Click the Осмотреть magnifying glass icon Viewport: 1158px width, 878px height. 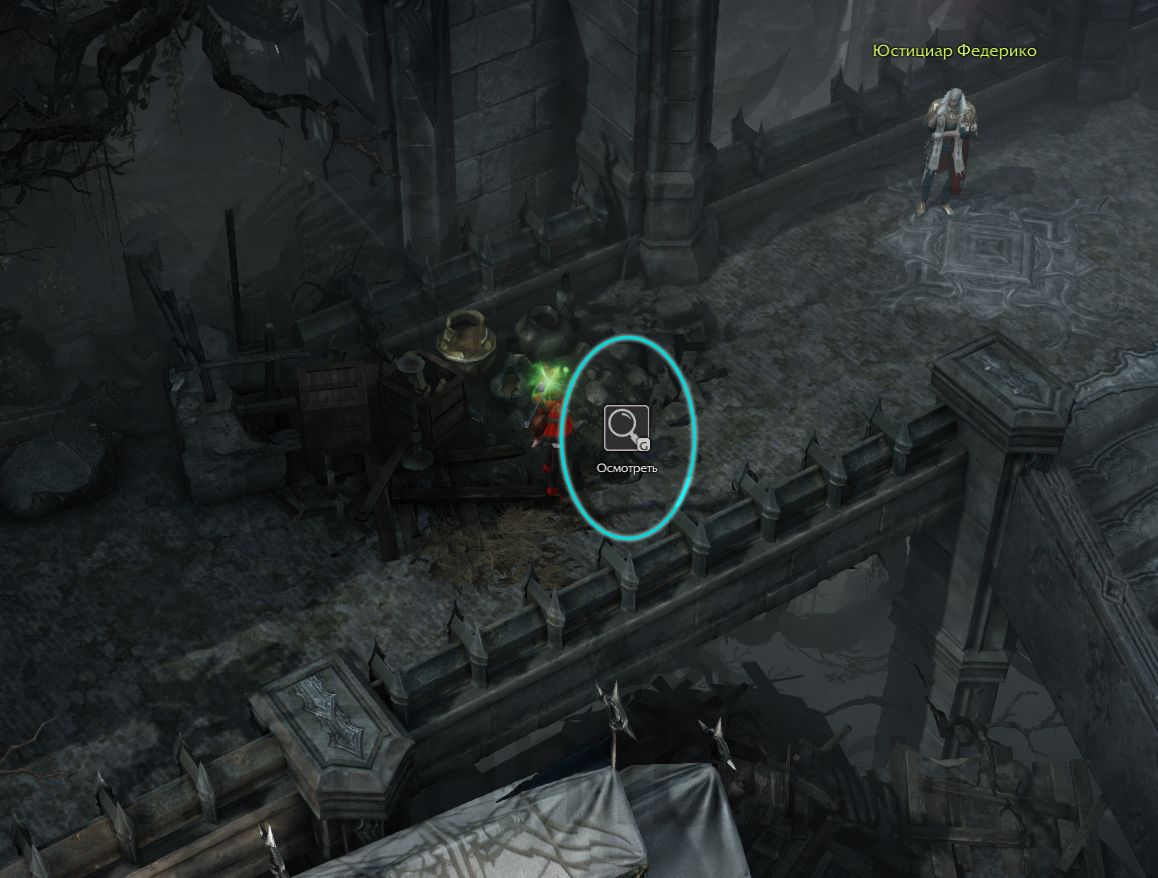pos(626,429)
